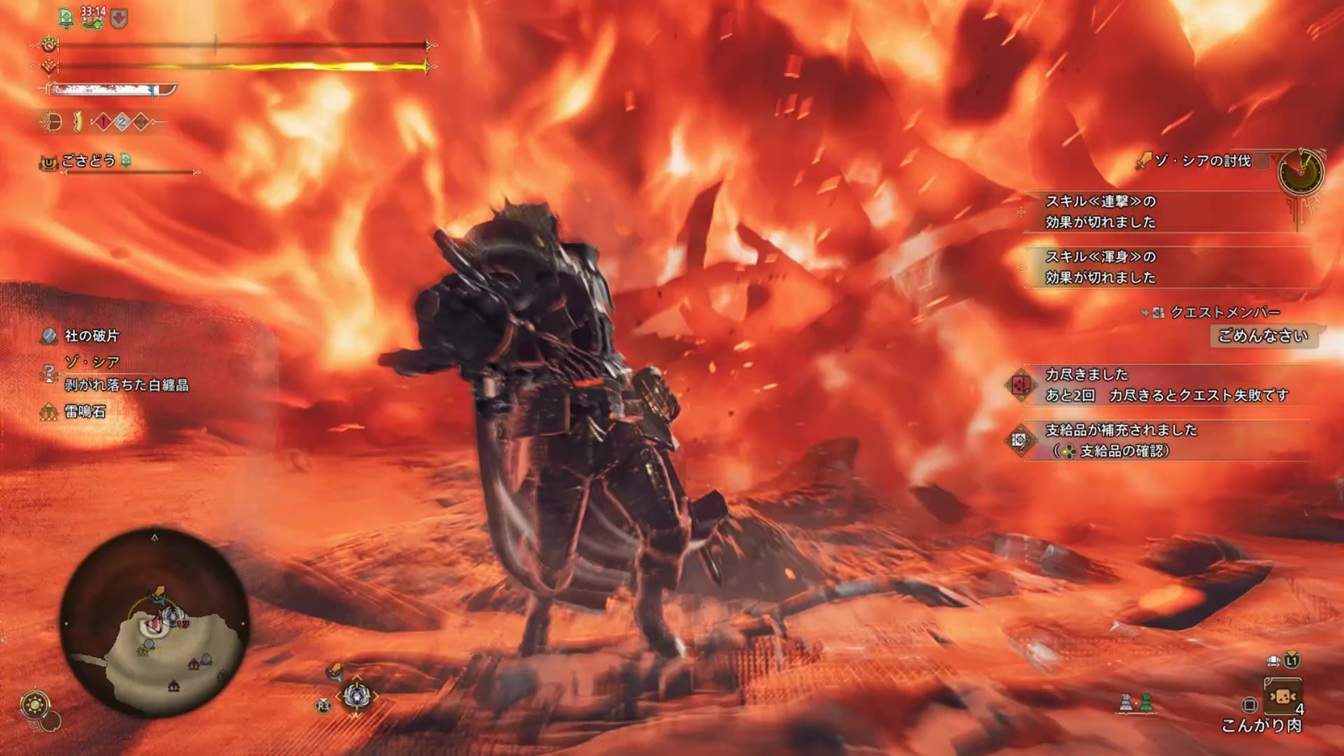Select the Seikret mount icon near L1

[1272, 661]
